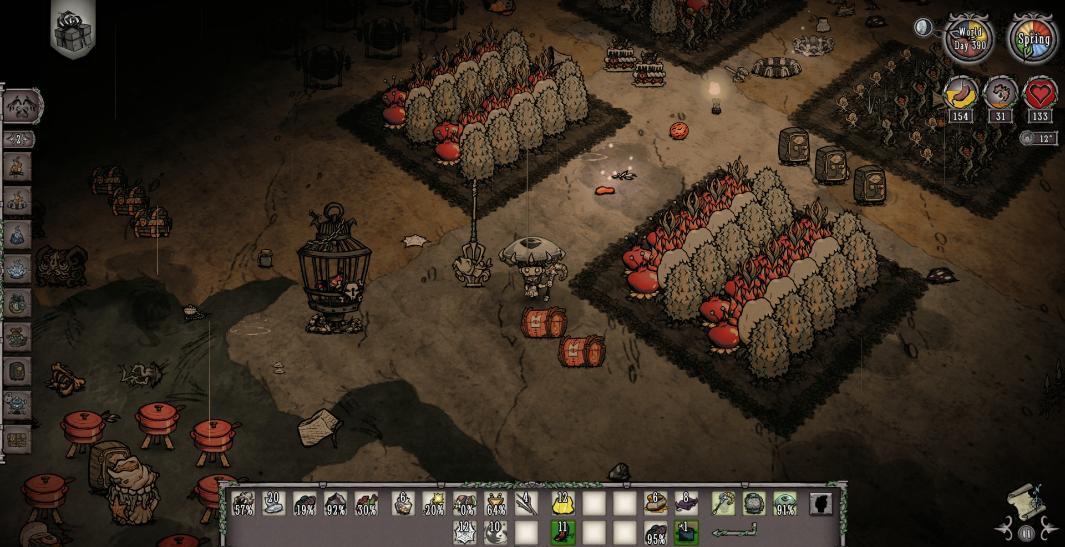Select the item stack of 20
Image resolution: width=1065 pixels, height=547 pixels.
(274, 503)
